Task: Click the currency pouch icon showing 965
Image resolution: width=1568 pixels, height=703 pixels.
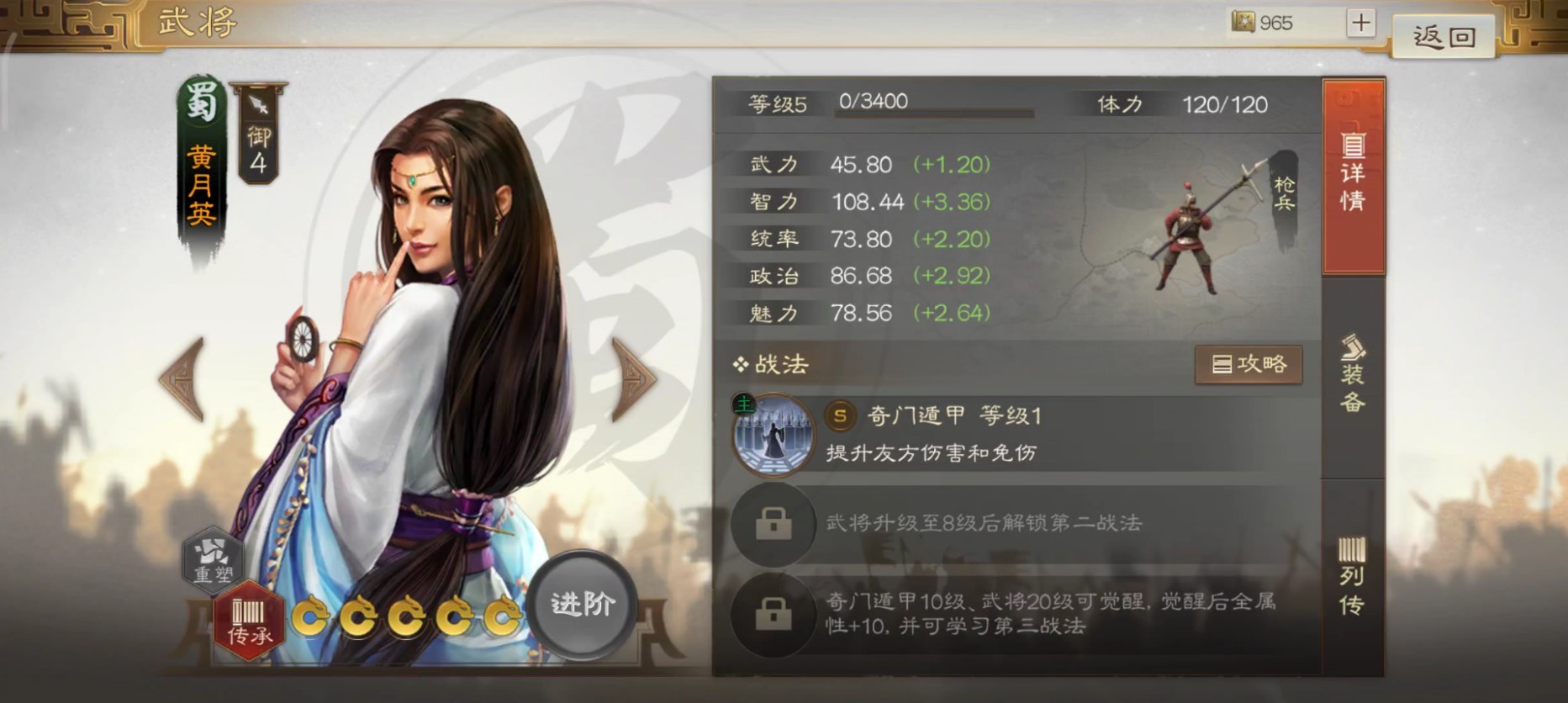Action: tap(1242, 23)
